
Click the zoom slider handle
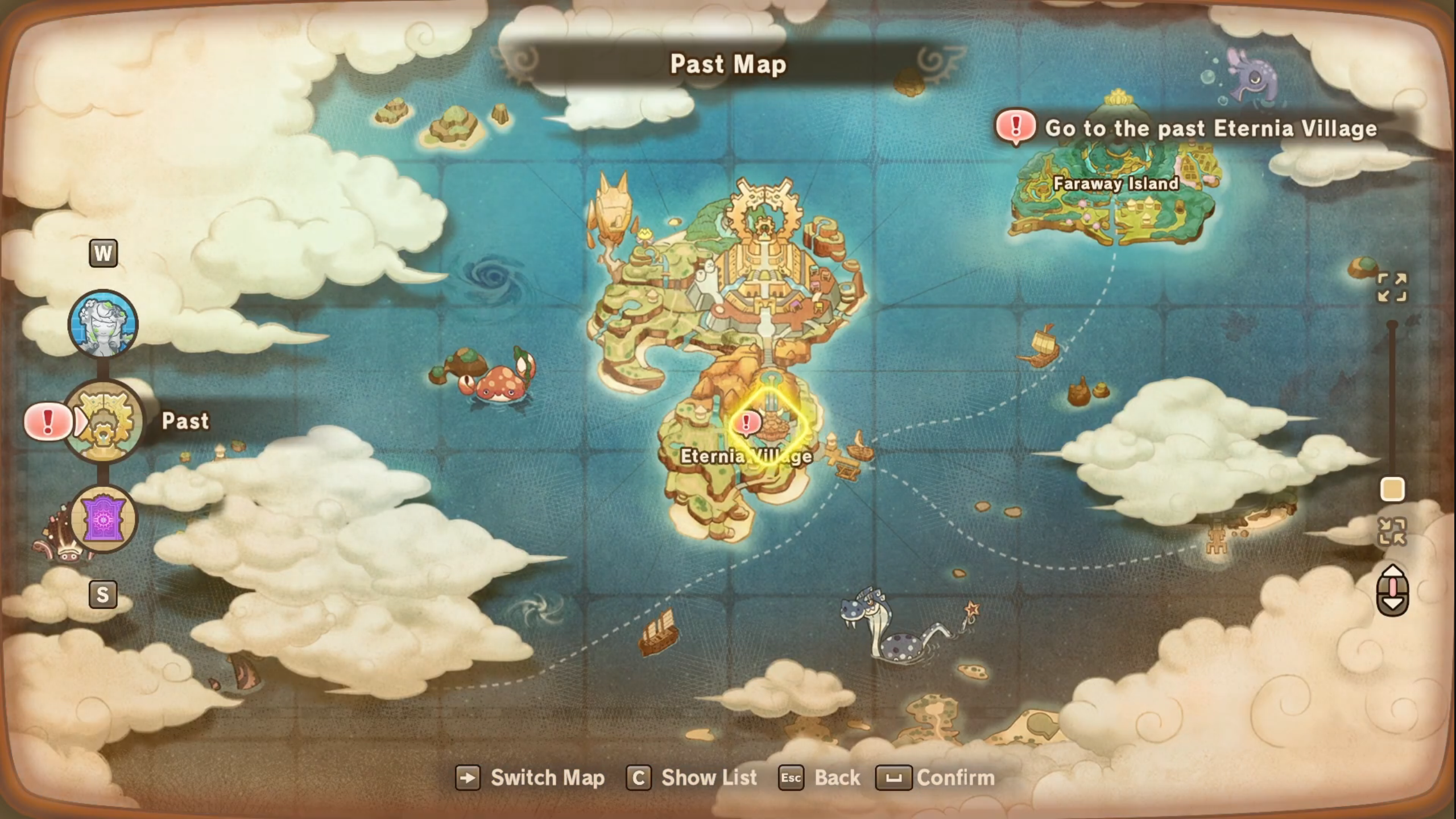pyautogui.click(x=1392, y=490)
